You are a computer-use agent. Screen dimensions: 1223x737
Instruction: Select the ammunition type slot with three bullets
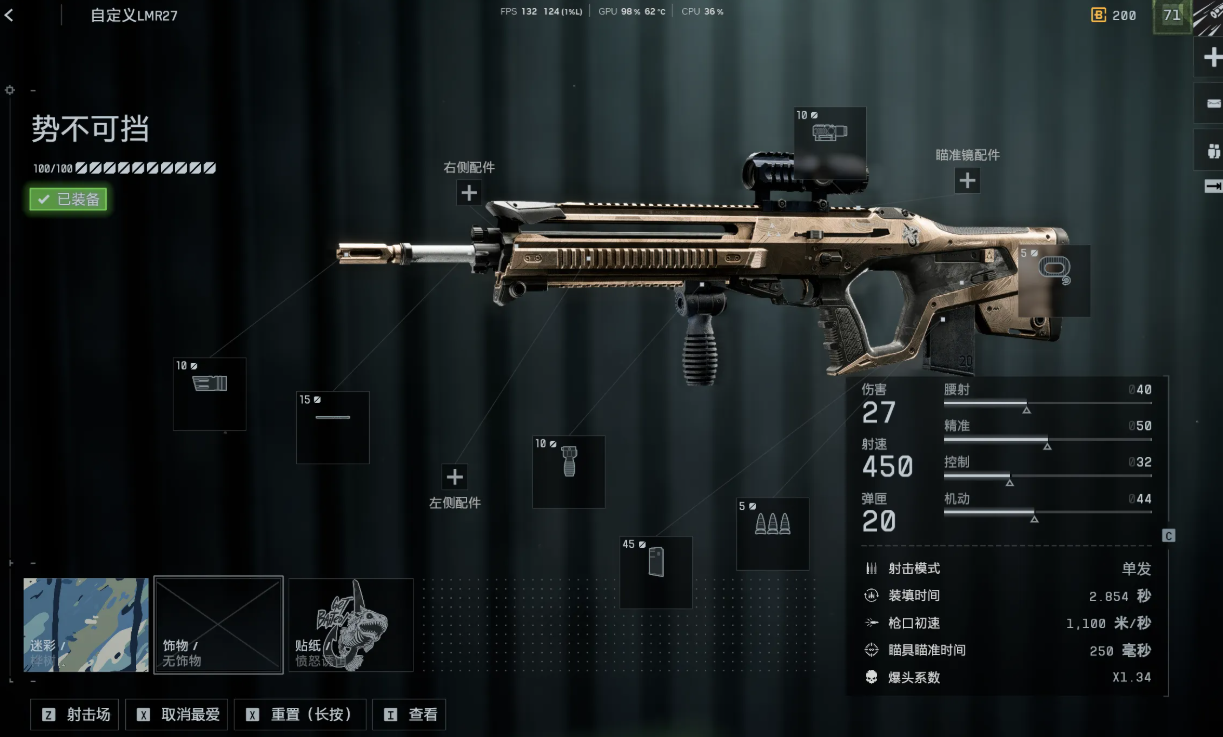tap(773, 534)
